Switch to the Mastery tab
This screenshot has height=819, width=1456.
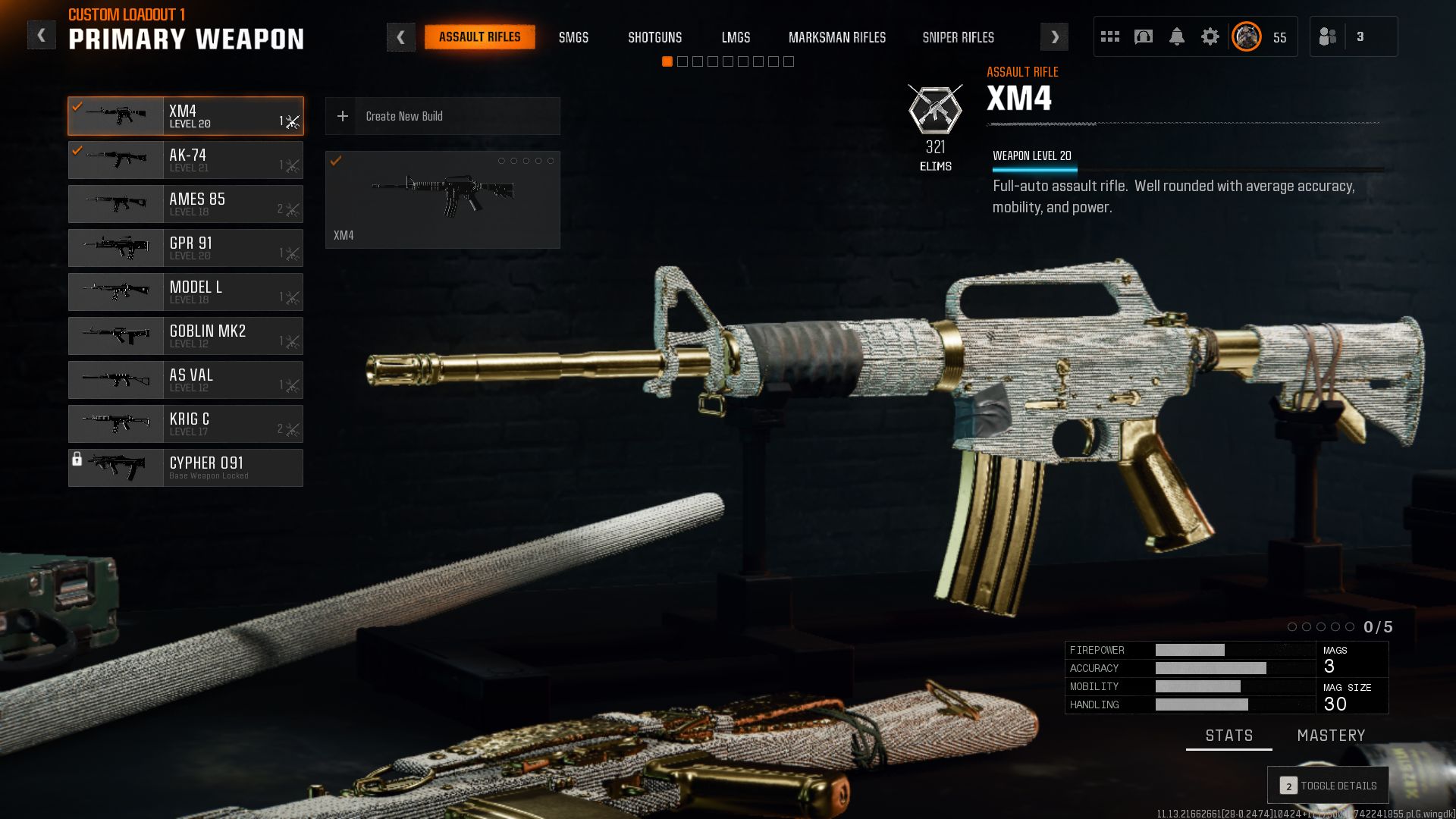click(x=1331, y=736)
